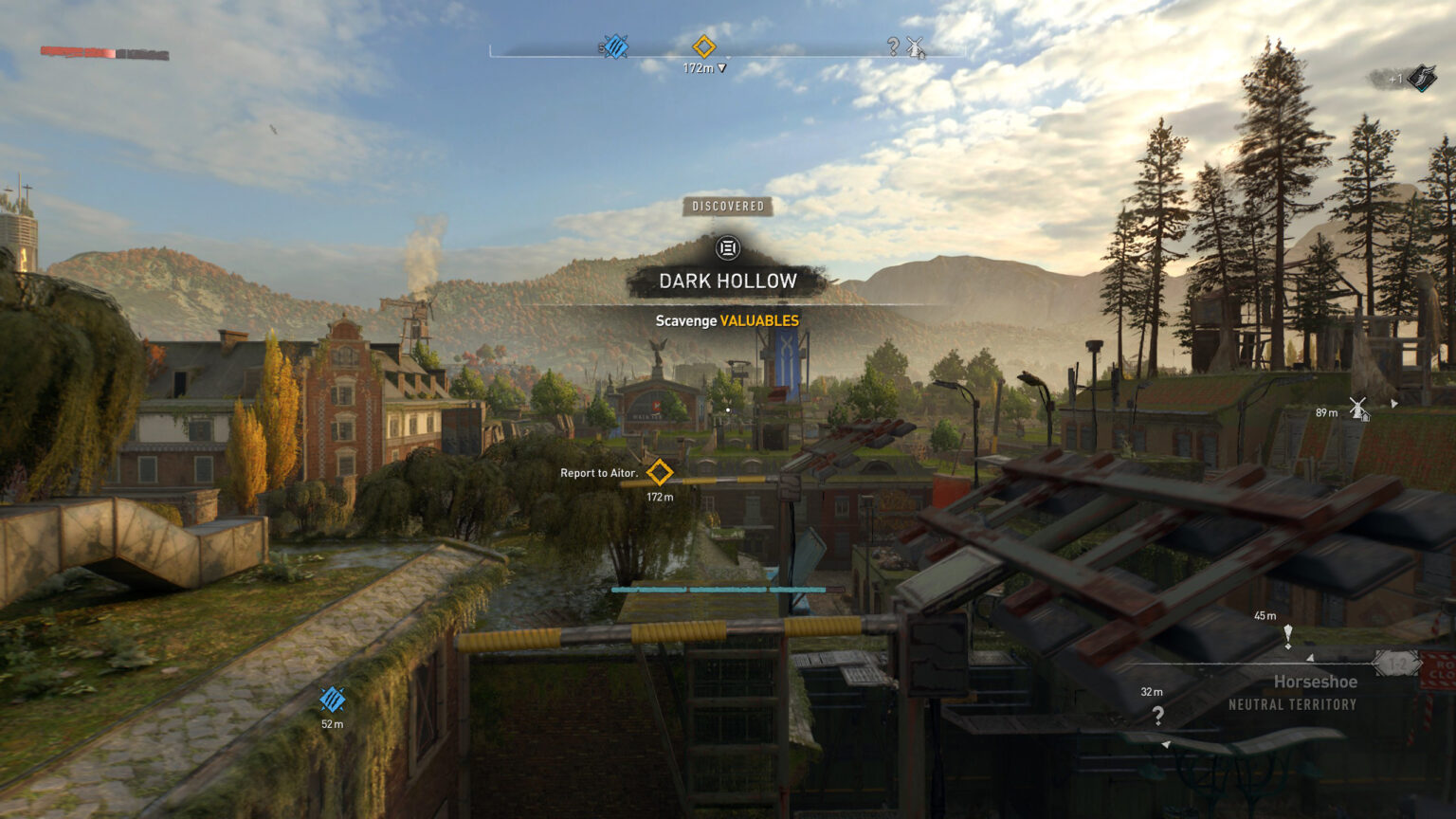Open the question mark marker on the compass
Viewport: 1456px width, 819px height.
[x=892, y=45]
